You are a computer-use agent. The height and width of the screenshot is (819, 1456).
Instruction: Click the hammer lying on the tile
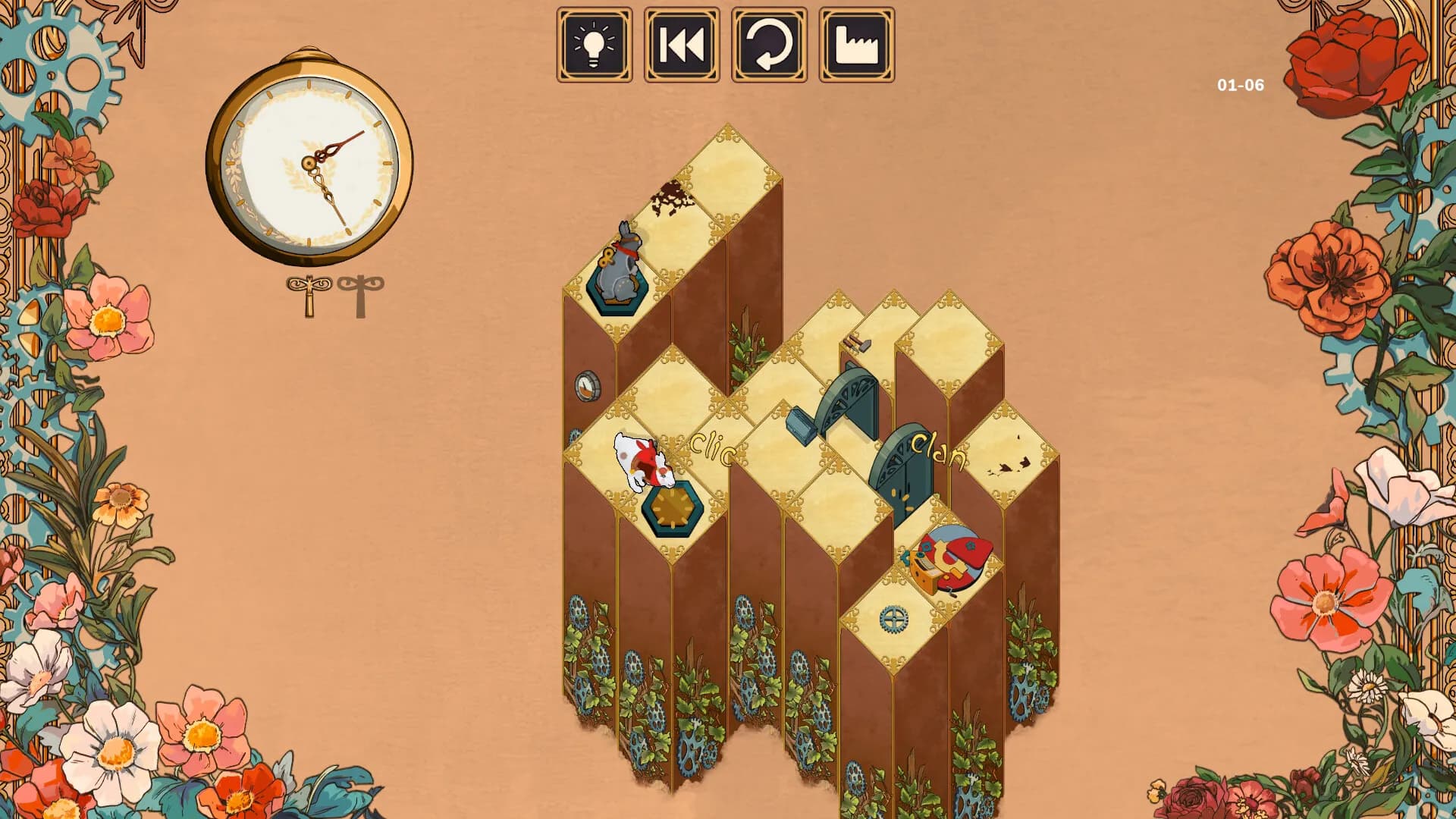[855, 344]
